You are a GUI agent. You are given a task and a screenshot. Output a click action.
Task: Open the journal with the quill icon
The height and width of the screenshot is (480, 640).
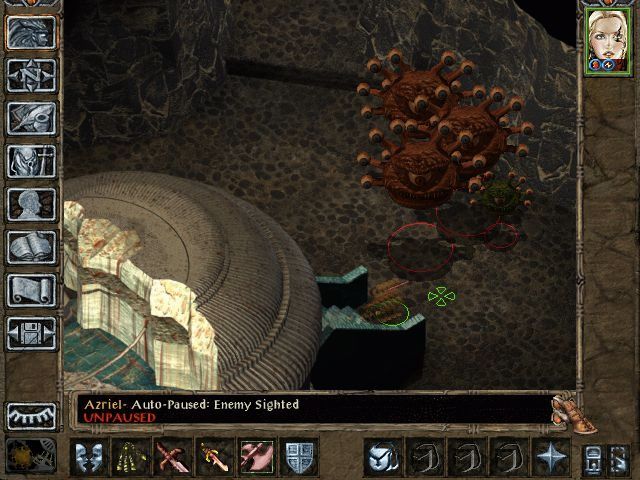tap(32, 118)
